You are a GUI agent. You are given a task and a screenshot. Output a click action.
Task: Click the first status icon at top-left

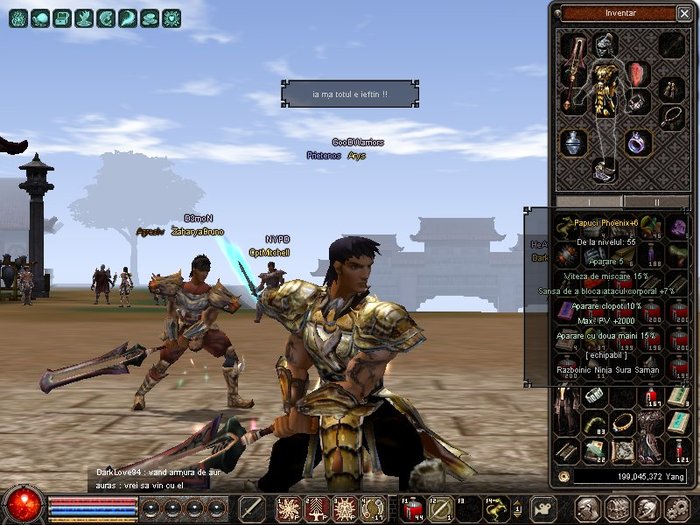[17, 18]
